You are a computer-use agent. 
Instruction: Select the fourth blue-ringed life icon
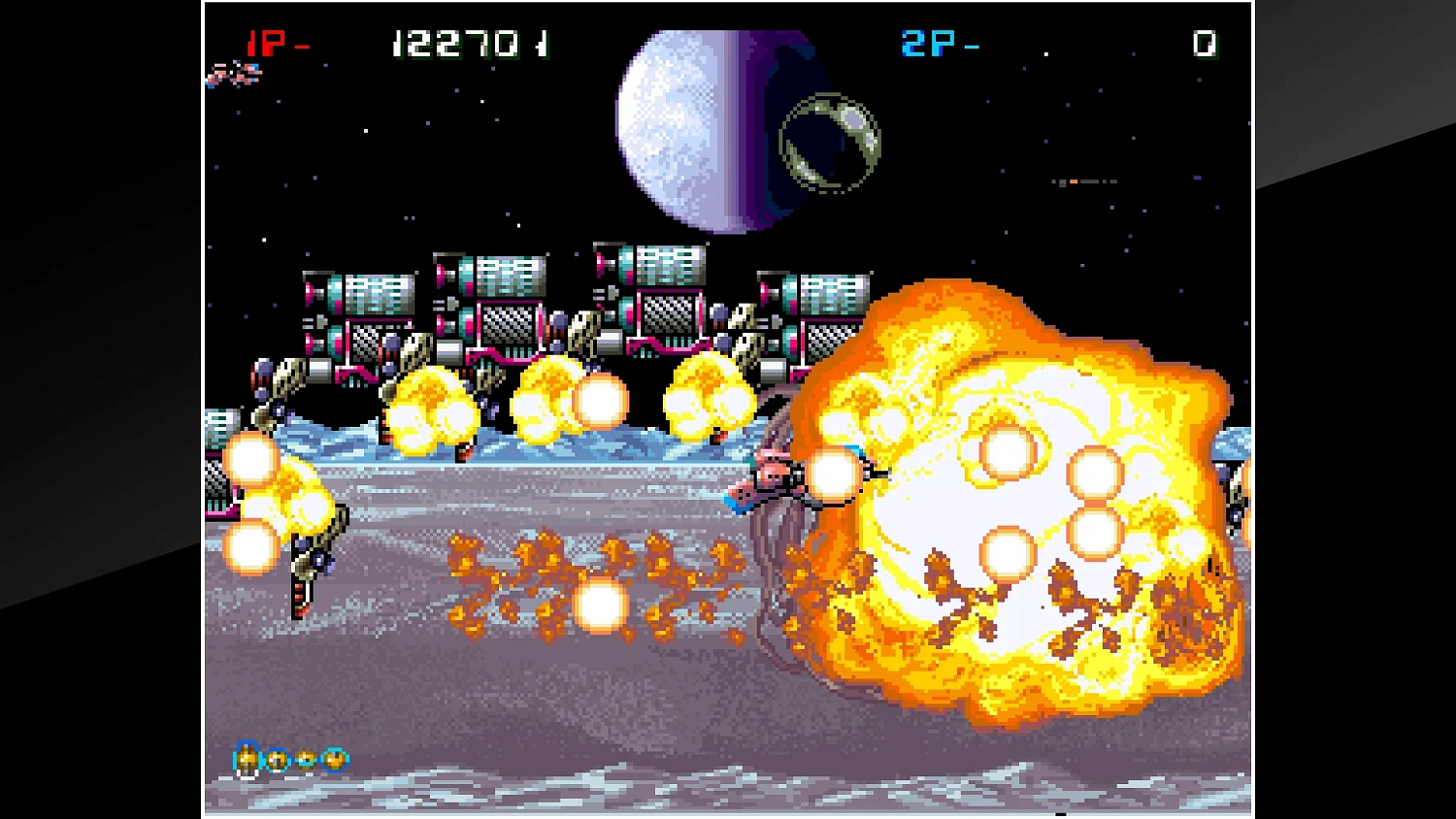(x=335, y=759)
